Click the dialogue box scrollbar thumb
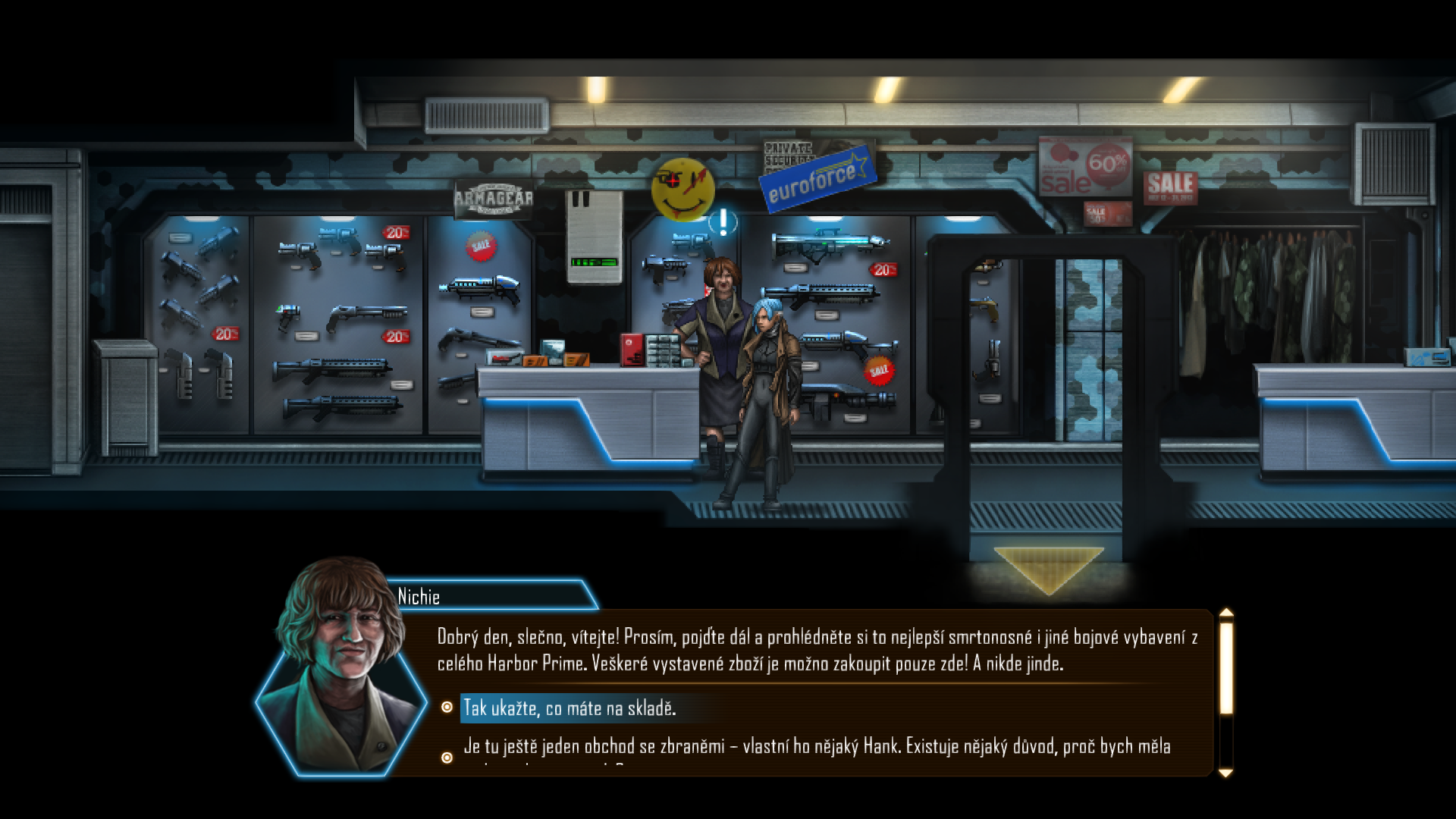Screen dimensions: 1456x819 (1225, 667)
